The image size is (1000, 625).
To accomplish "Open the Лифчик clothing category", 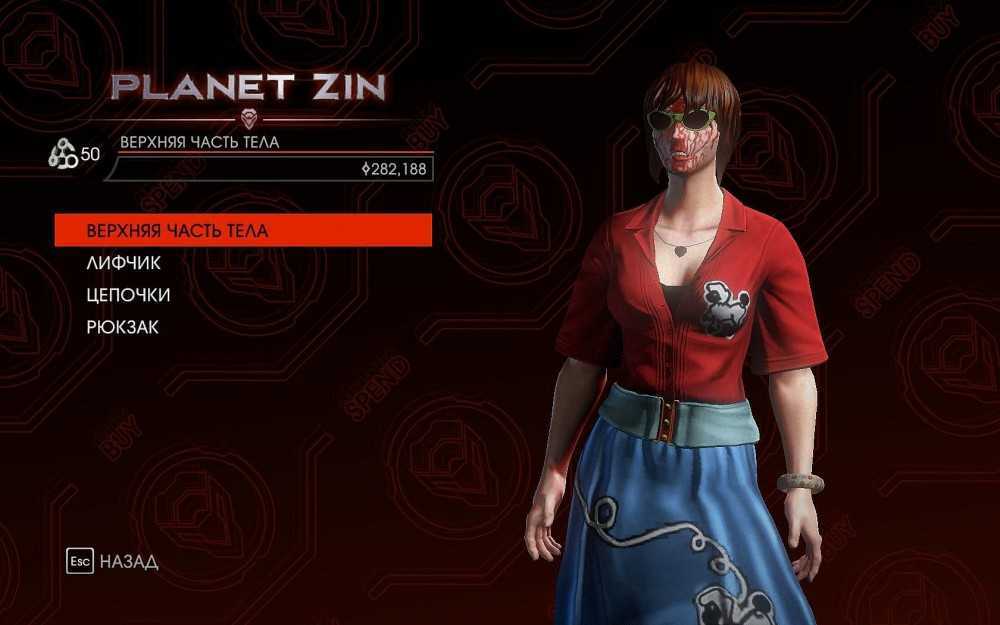I will (x=124, y=263).
